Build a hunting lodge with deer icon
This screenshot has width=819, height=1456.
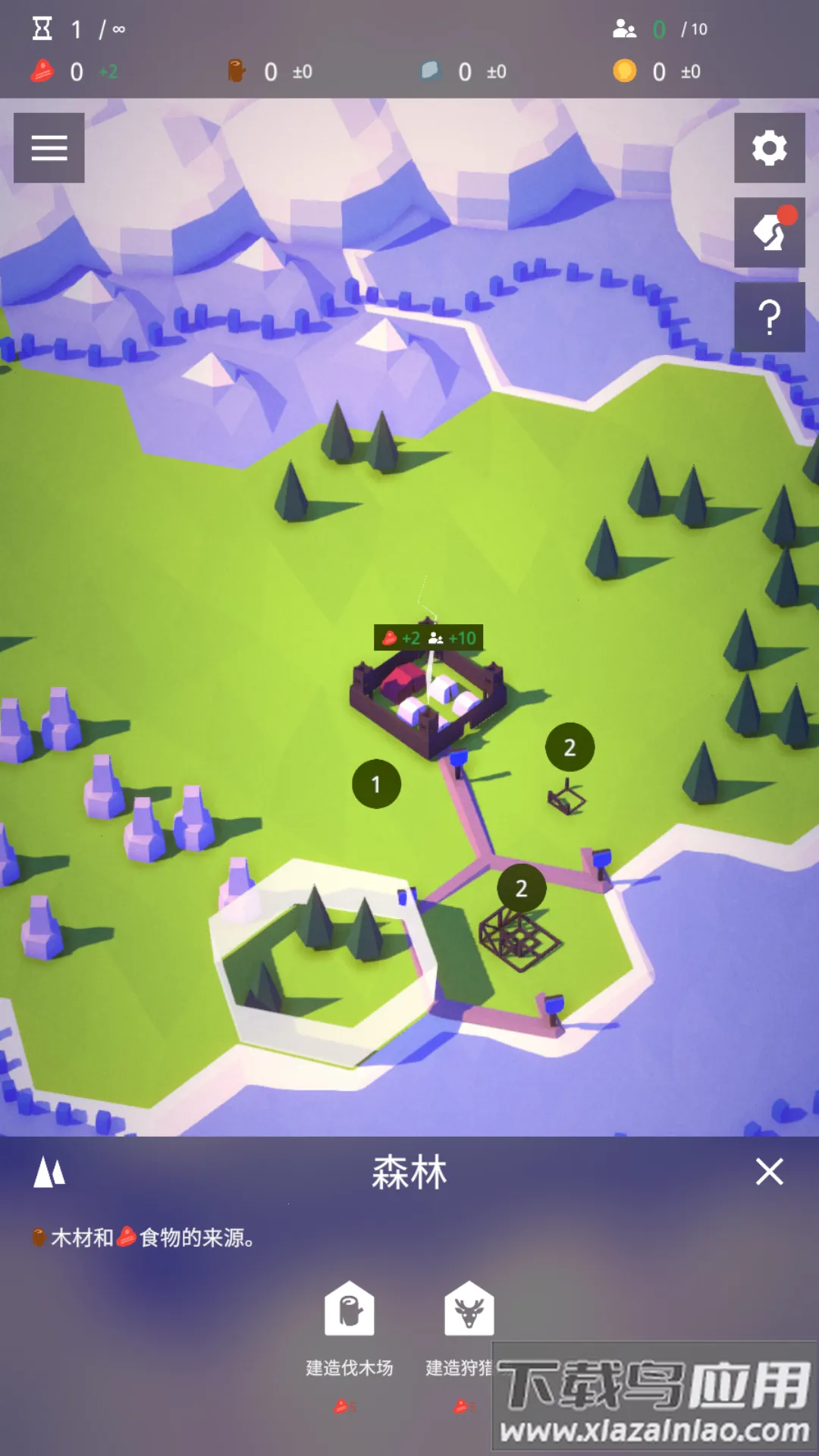click(x=469, y=1308)
